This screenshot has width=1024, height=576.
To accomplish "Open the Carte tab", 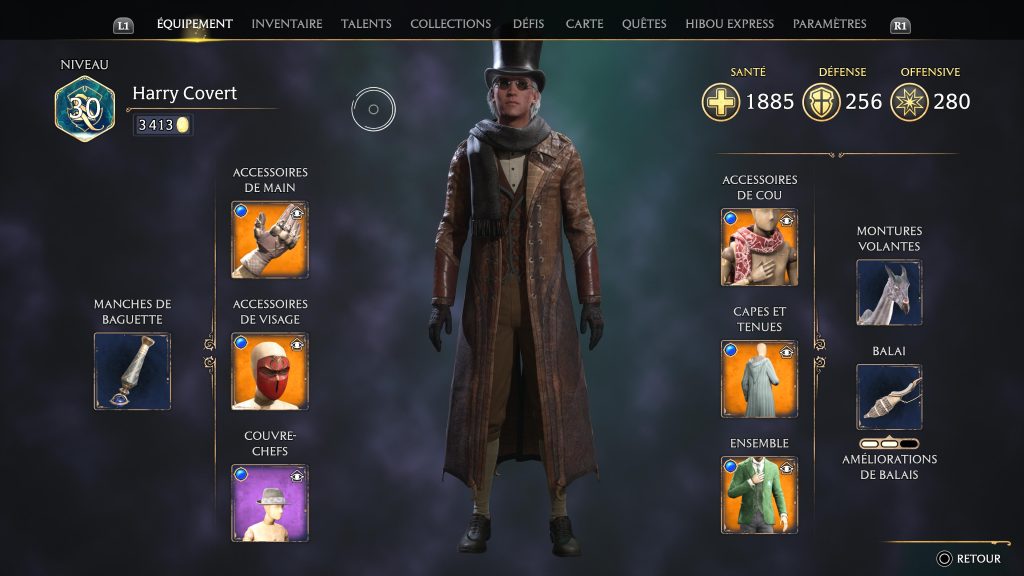I will pyautogui.click(x=584, y=24).
